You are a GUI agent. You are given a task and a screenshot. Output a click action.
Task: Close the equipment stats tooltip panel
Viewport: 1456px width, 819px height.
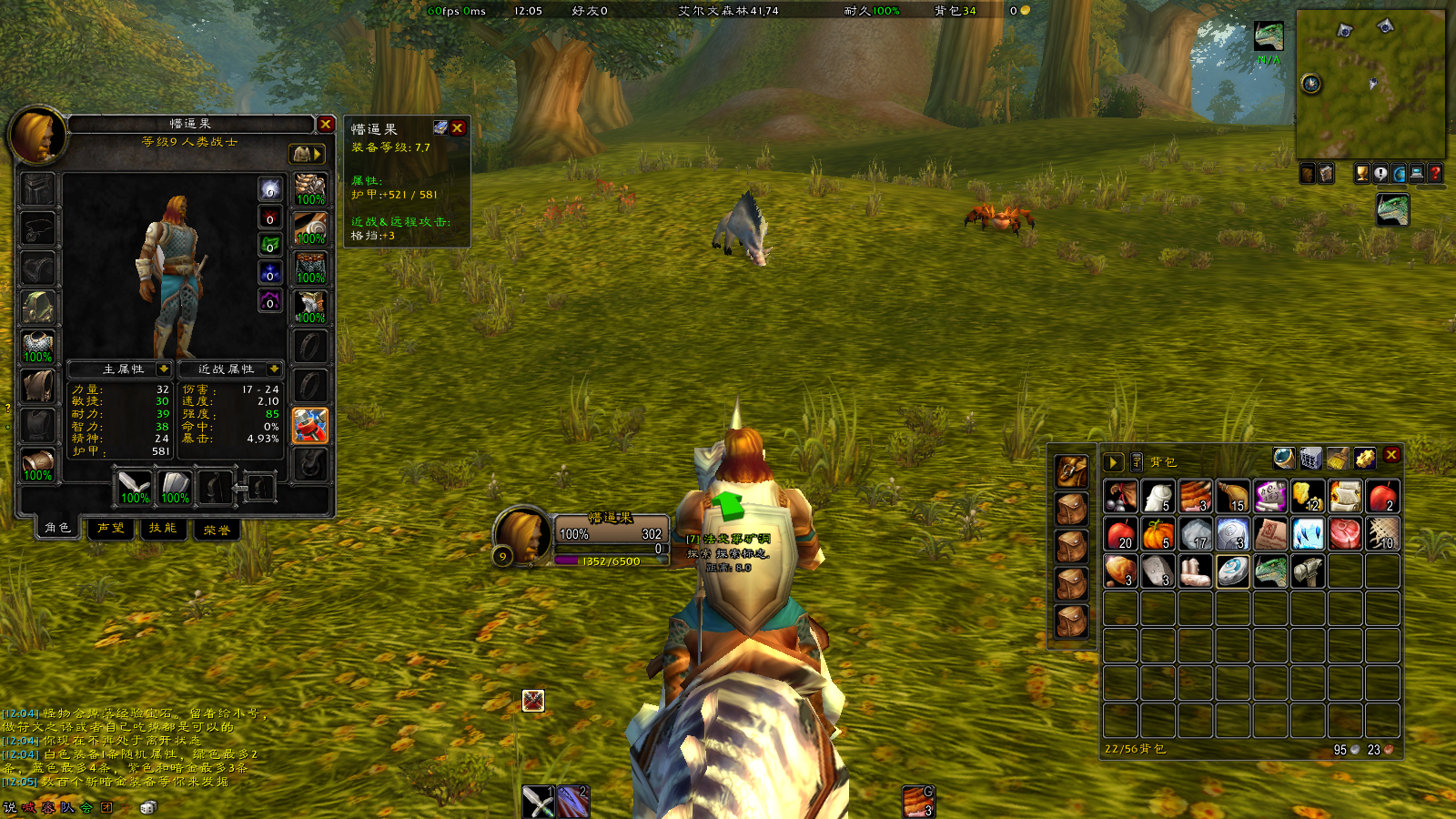point(458,128)
